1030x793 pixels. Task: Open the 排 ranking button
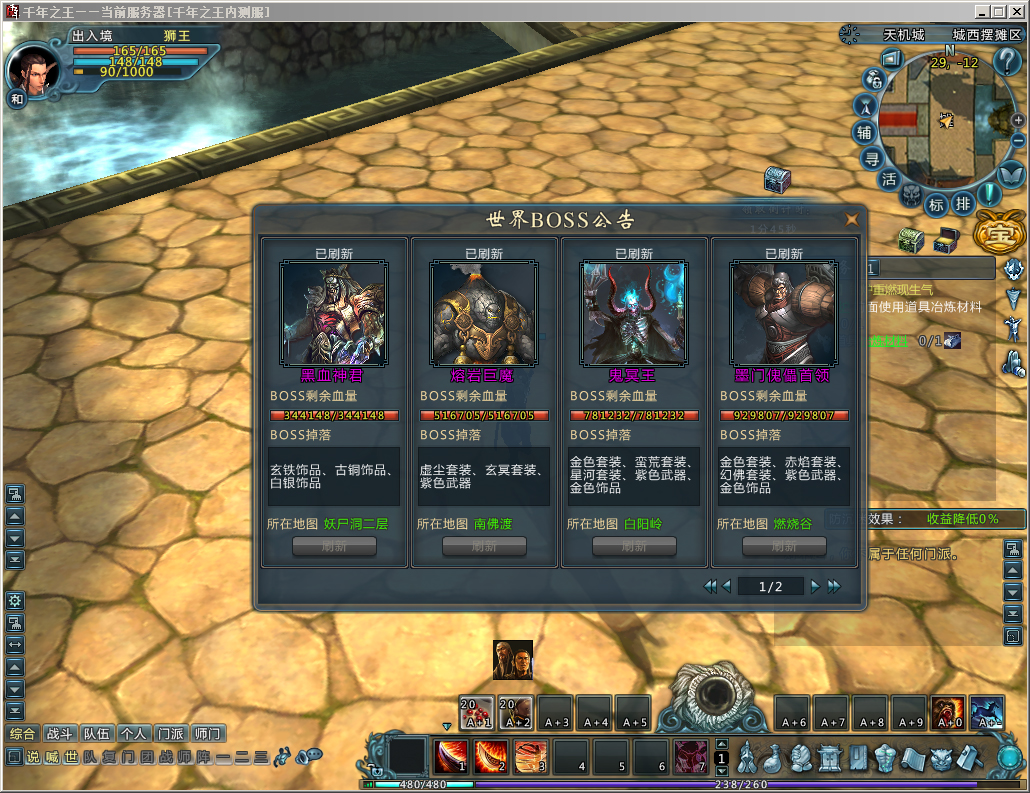click(x=962, y=203)
